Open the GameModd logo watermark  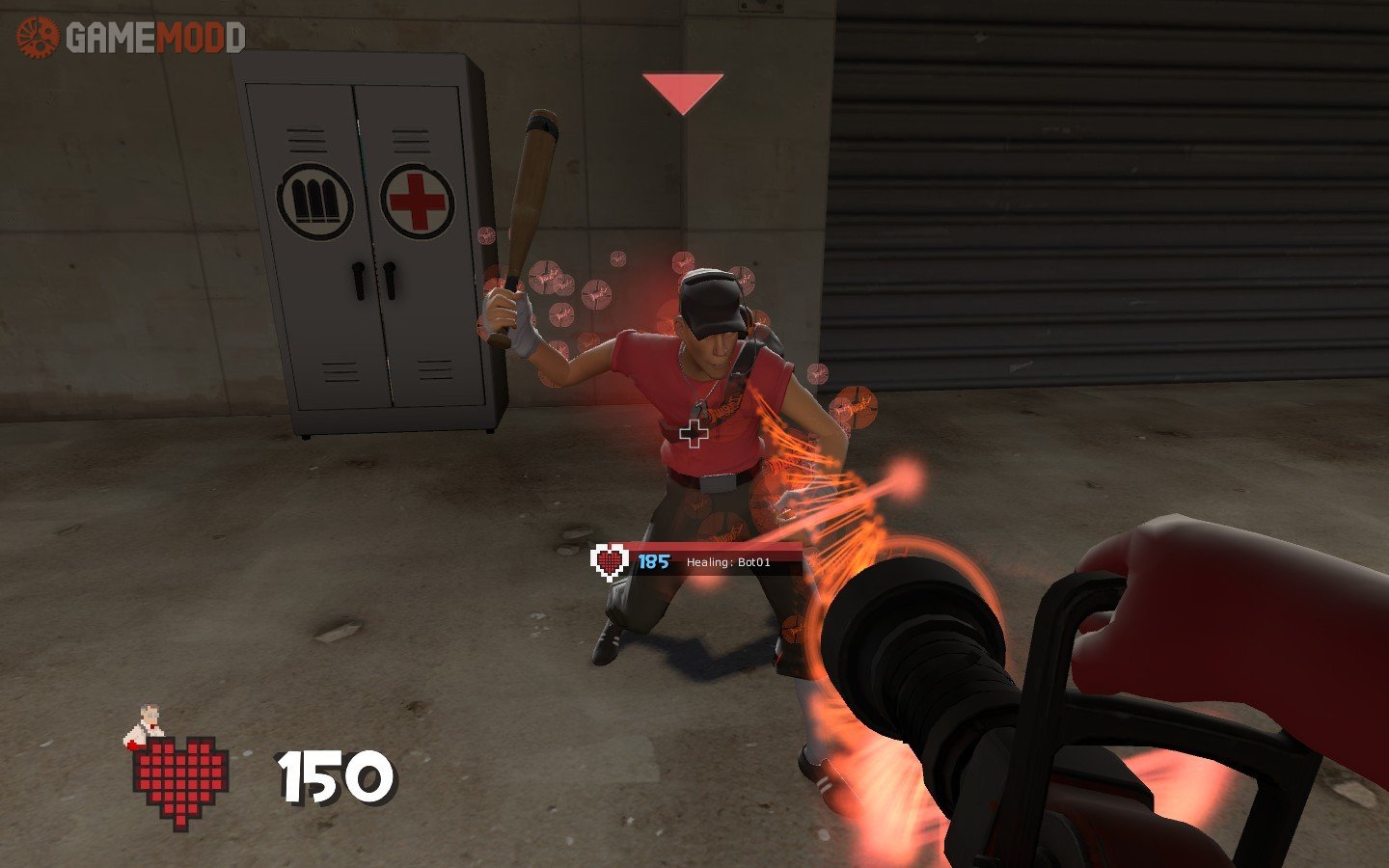(x=130, y=38)
